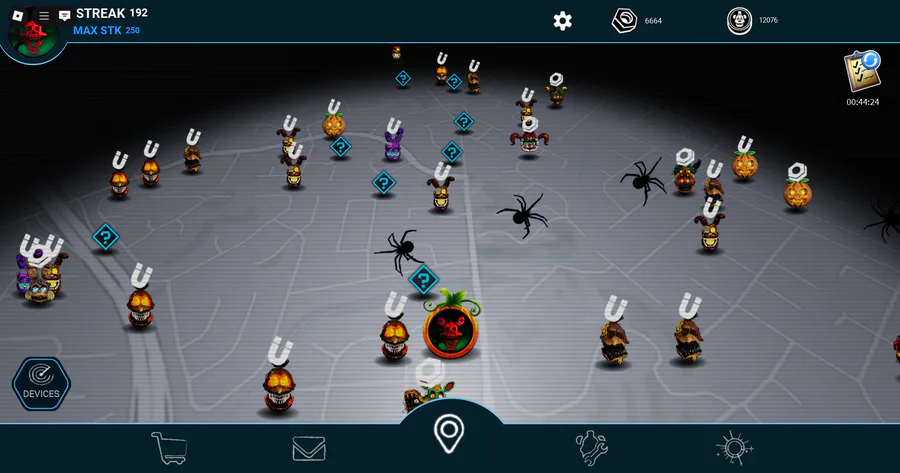
Task: Open the settings gear
Action: (x=563, y=21)
